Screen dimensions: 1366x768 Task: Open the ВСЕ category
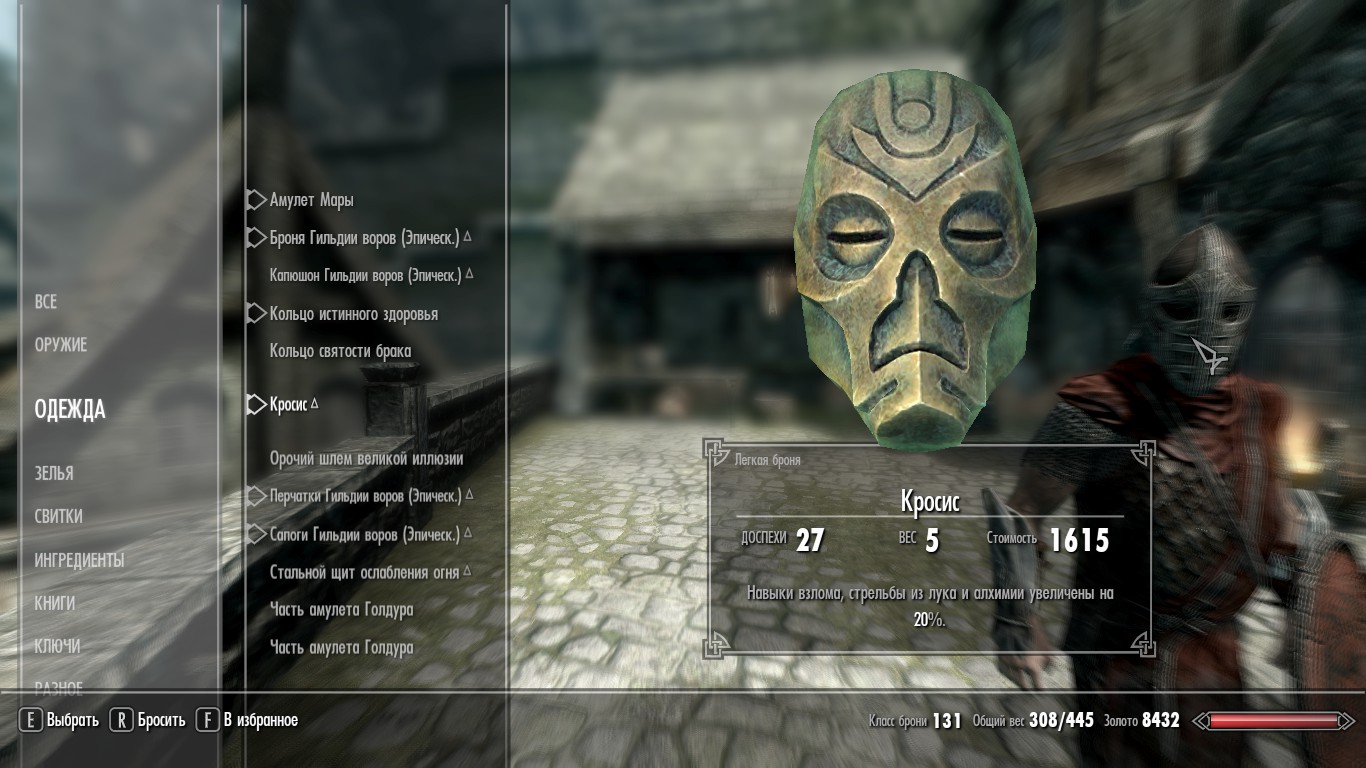tap(46, 302)
